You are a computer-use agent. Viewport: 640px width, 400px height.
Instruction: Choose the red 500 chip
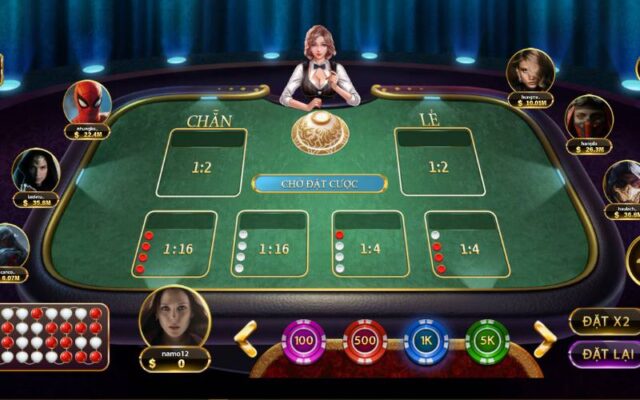[365, 341]
